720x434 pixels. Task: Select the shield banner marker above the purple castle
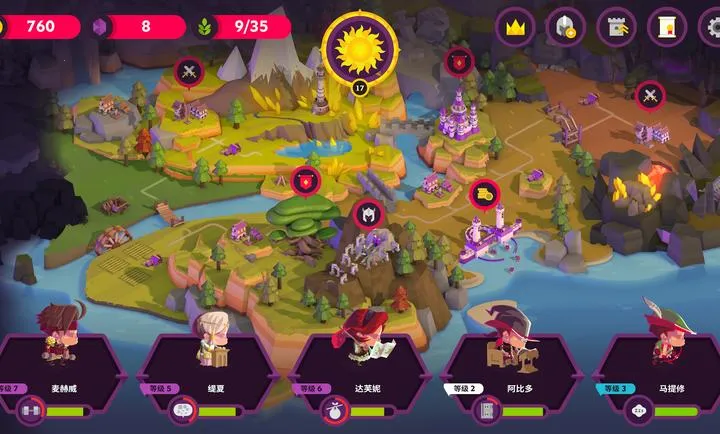(459, 61)
